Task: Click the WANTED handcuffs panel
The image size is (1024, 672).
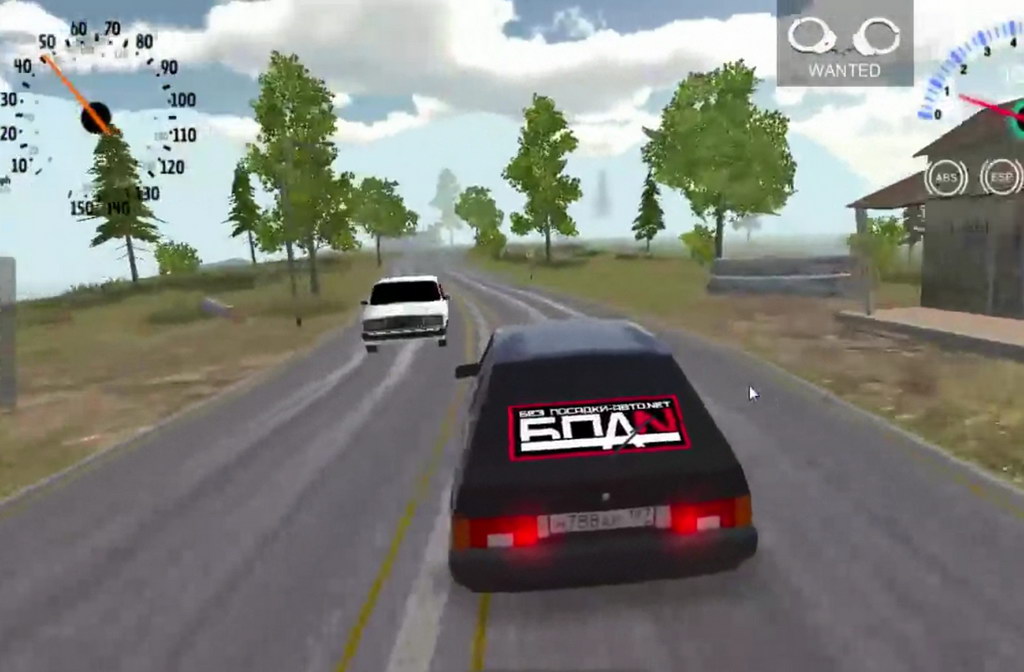Action: [844, 43]
